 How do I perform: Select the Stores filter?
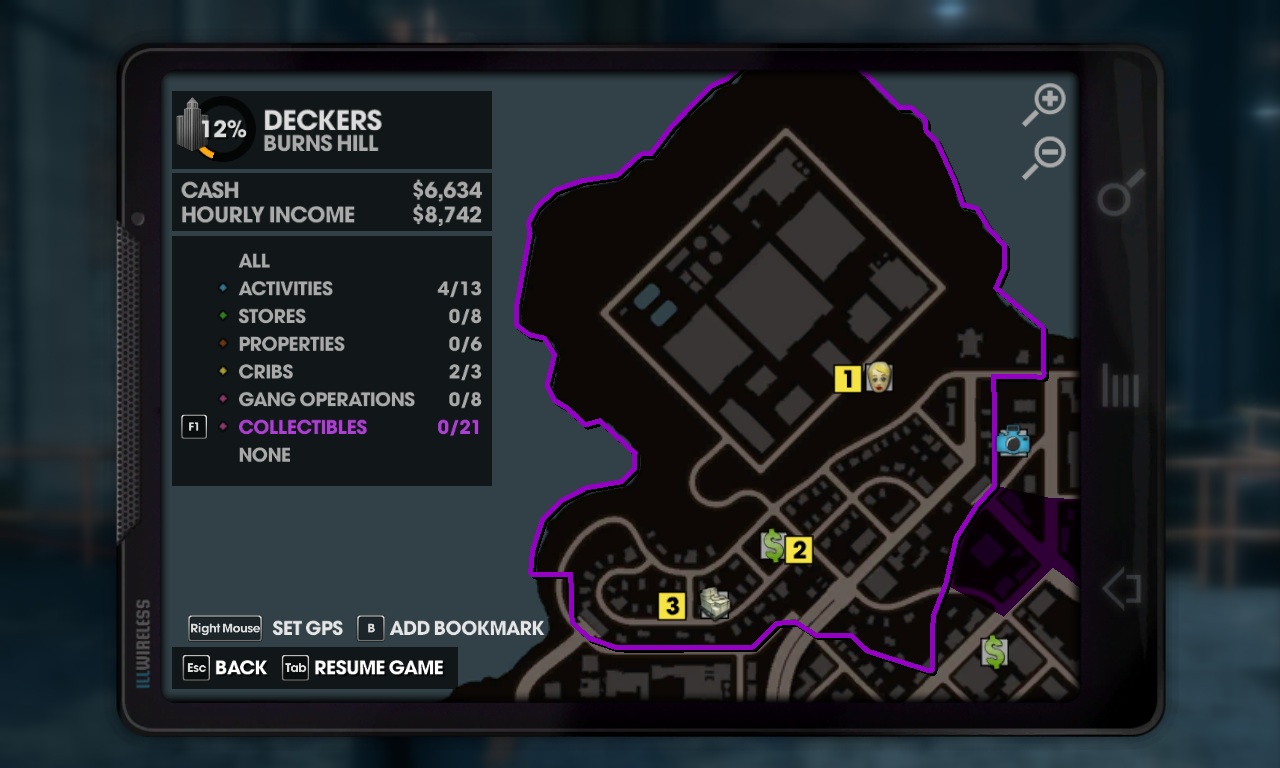(272, 317)
